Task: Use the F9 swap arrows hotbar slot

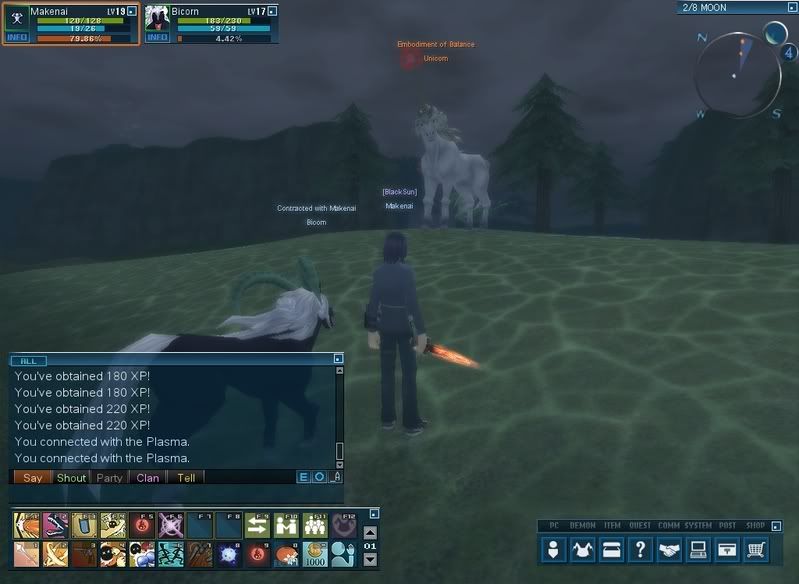Action: [257, 527]
